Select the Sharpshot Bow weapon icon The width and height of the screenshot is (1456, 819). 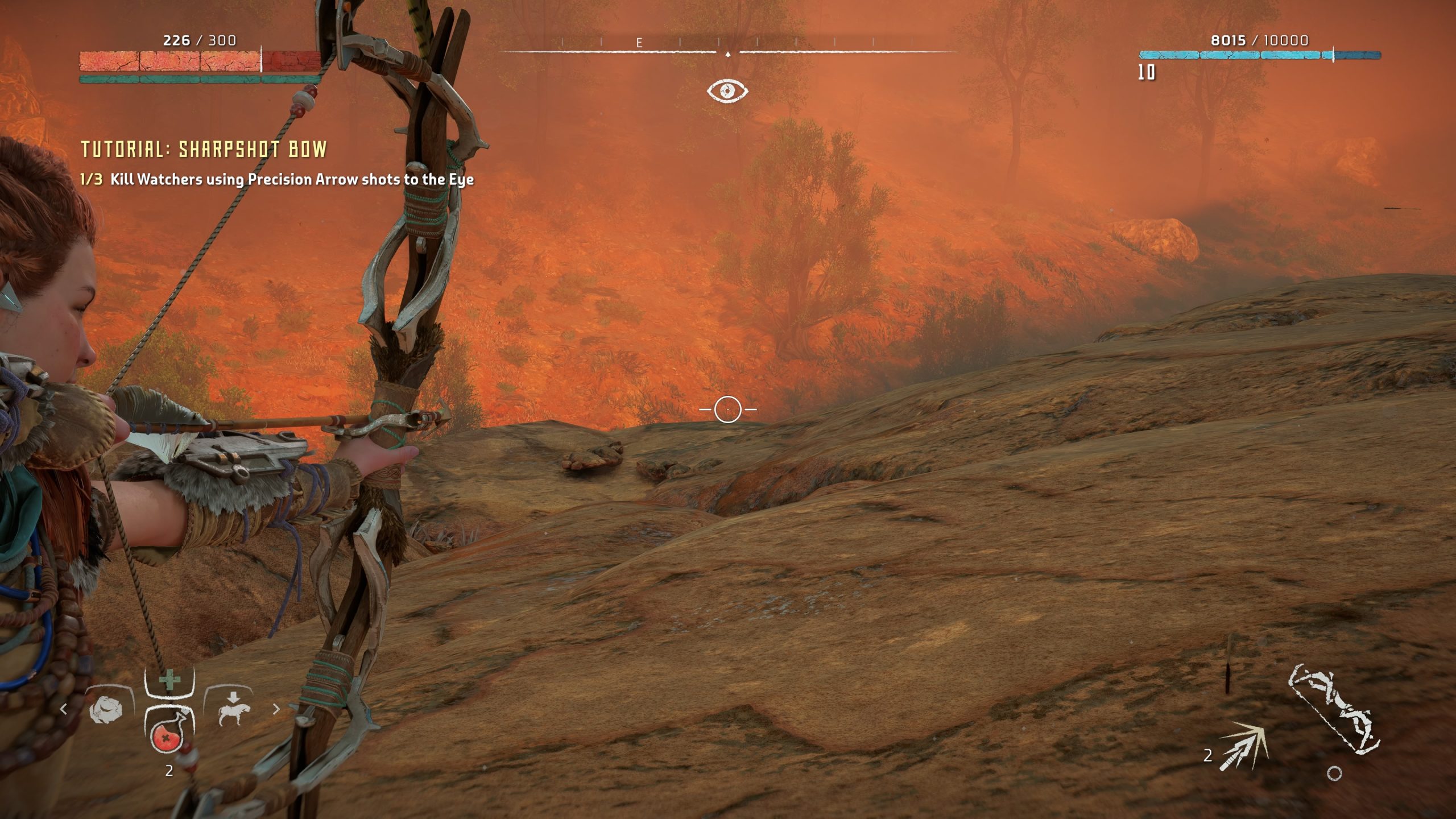(1333, 709)
